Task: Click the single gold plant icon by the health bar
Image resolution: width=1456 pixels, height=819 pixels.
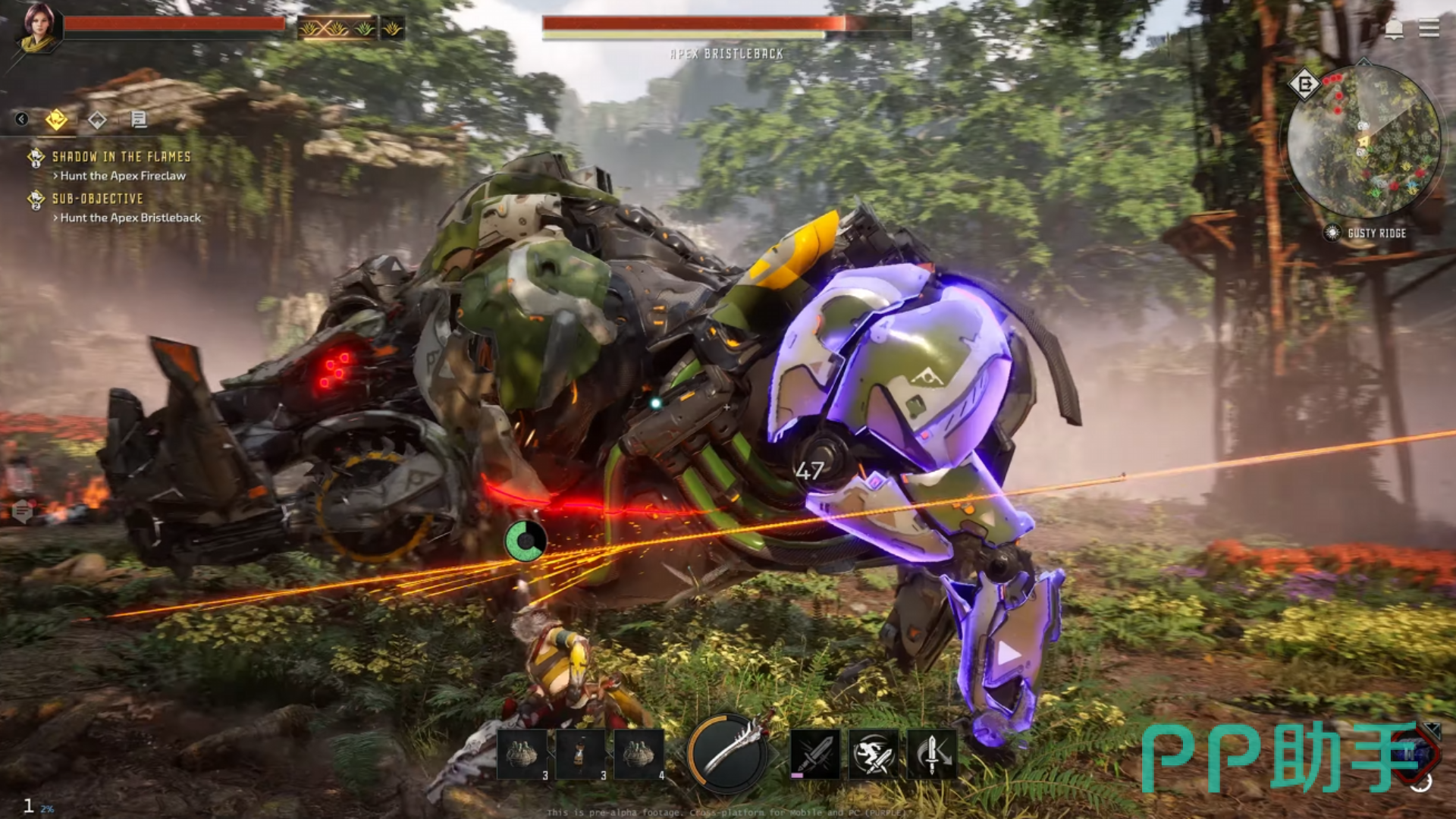Action: click(x=392, y=29)
